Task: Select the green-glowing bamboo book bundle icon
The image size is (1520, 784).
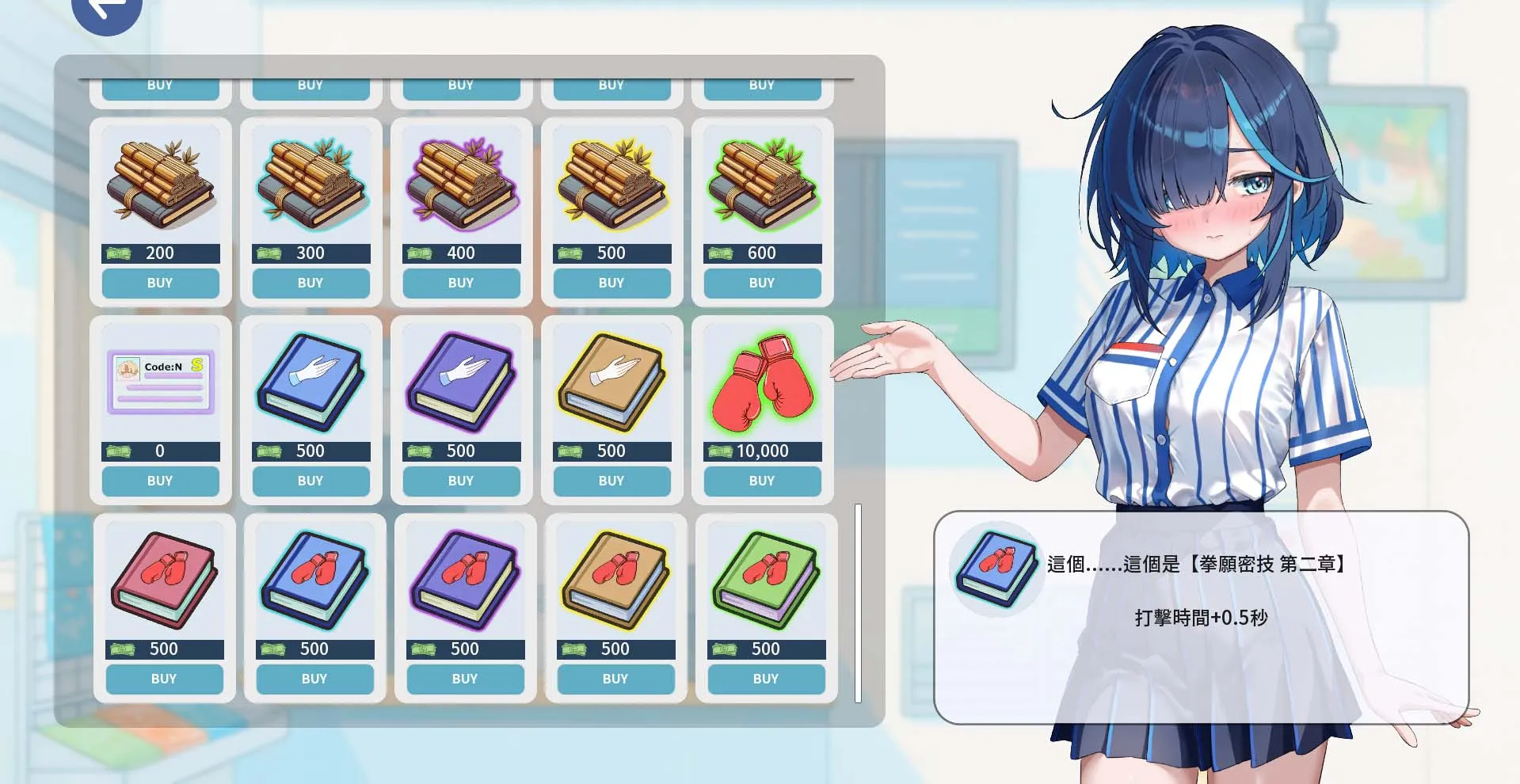Action: point(762,185)
